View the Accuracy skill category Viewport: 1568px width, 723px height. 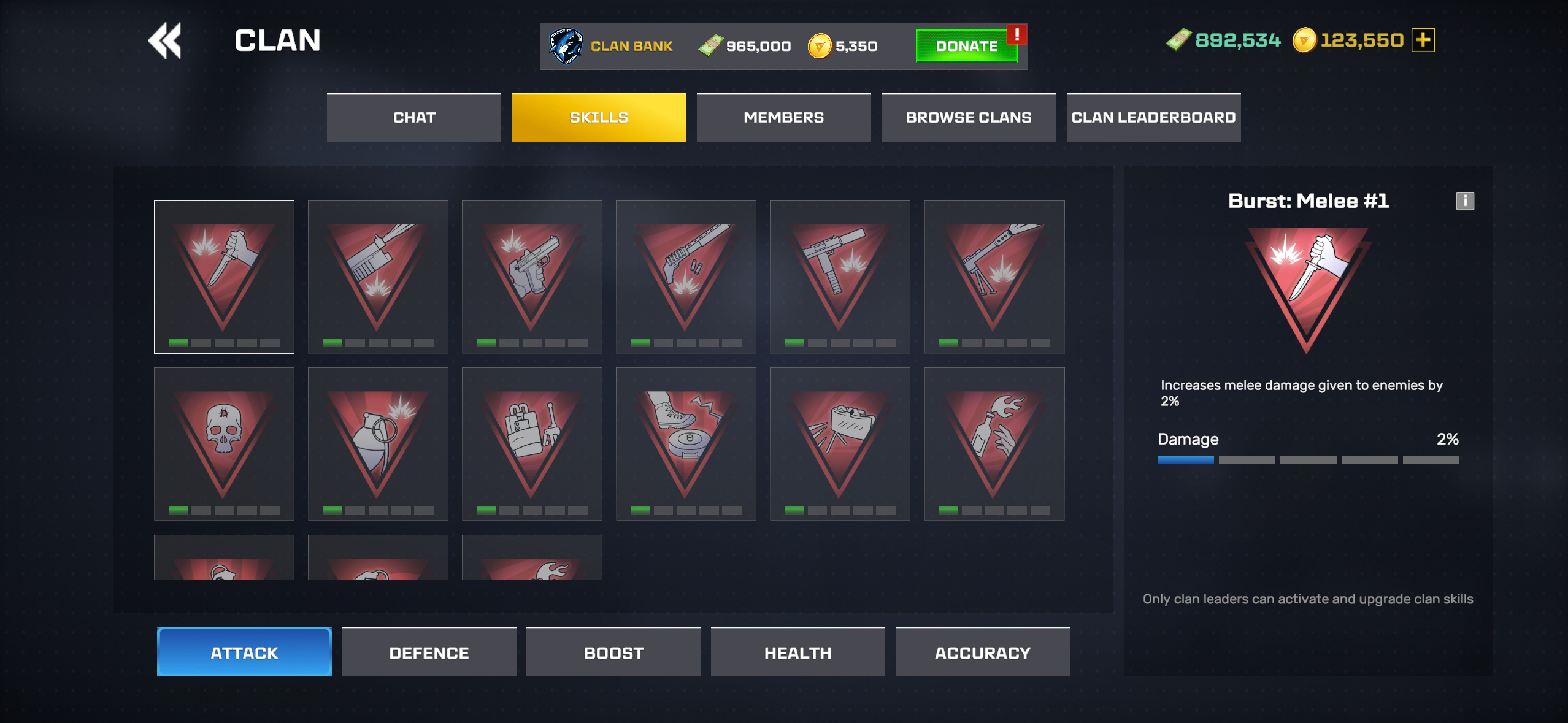[x=982, y=652]
